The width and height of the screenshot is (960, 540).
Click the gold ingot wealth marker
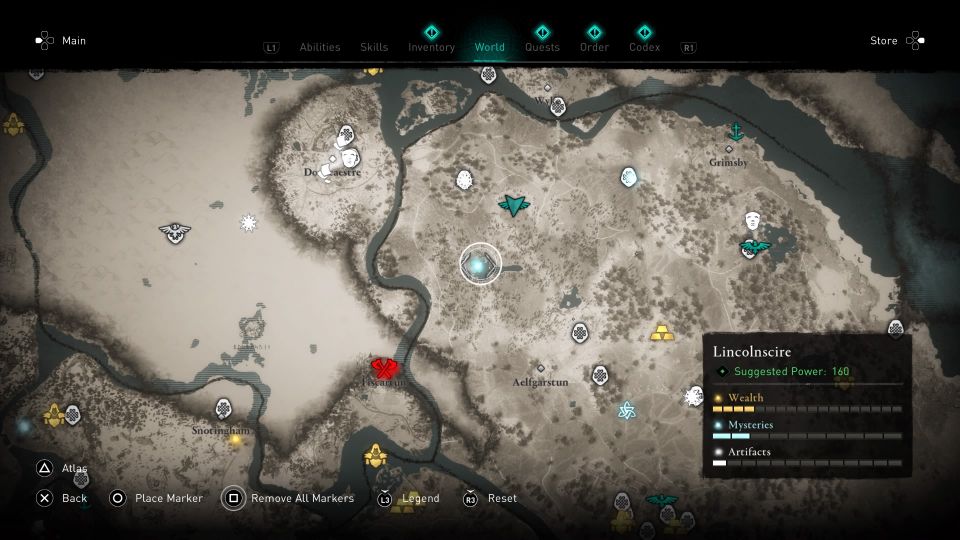[x=661, y=332]
